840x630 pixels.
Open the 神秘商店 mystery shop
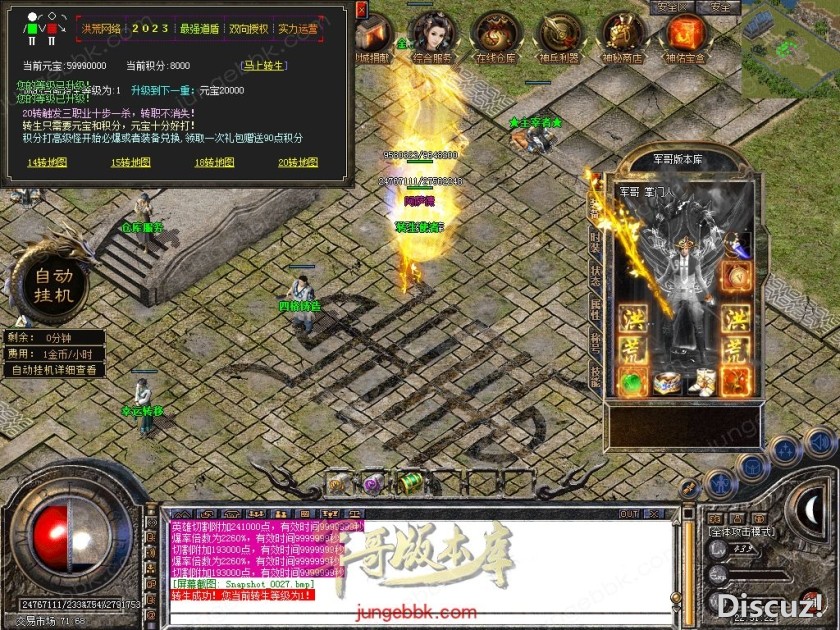pos(622,38)
